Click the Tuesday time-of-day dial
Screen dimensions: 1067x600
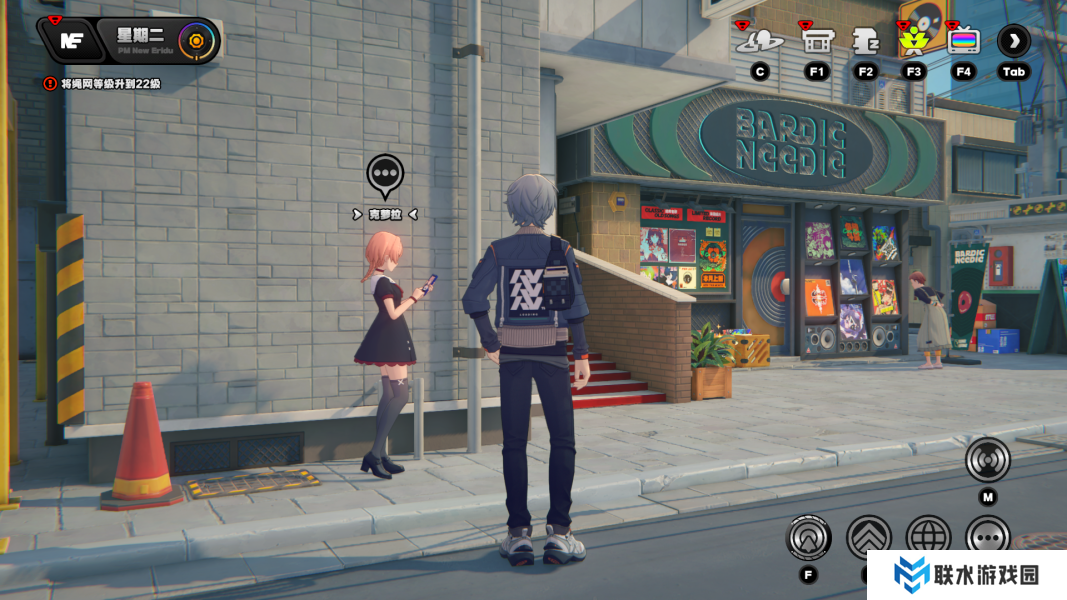point(196,41)
